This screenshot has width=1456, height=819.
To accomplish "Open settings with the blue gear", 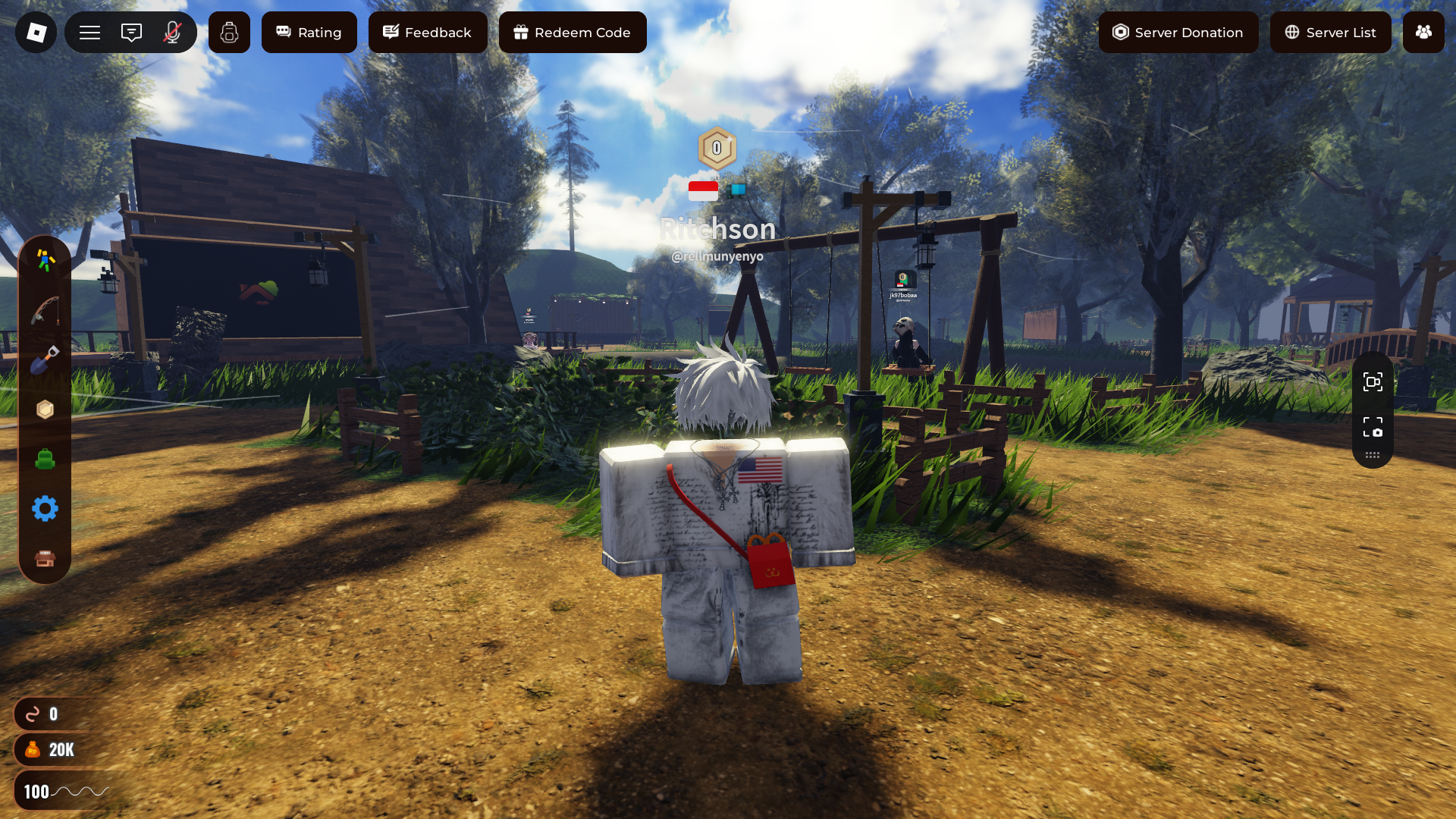I will 45,508.
